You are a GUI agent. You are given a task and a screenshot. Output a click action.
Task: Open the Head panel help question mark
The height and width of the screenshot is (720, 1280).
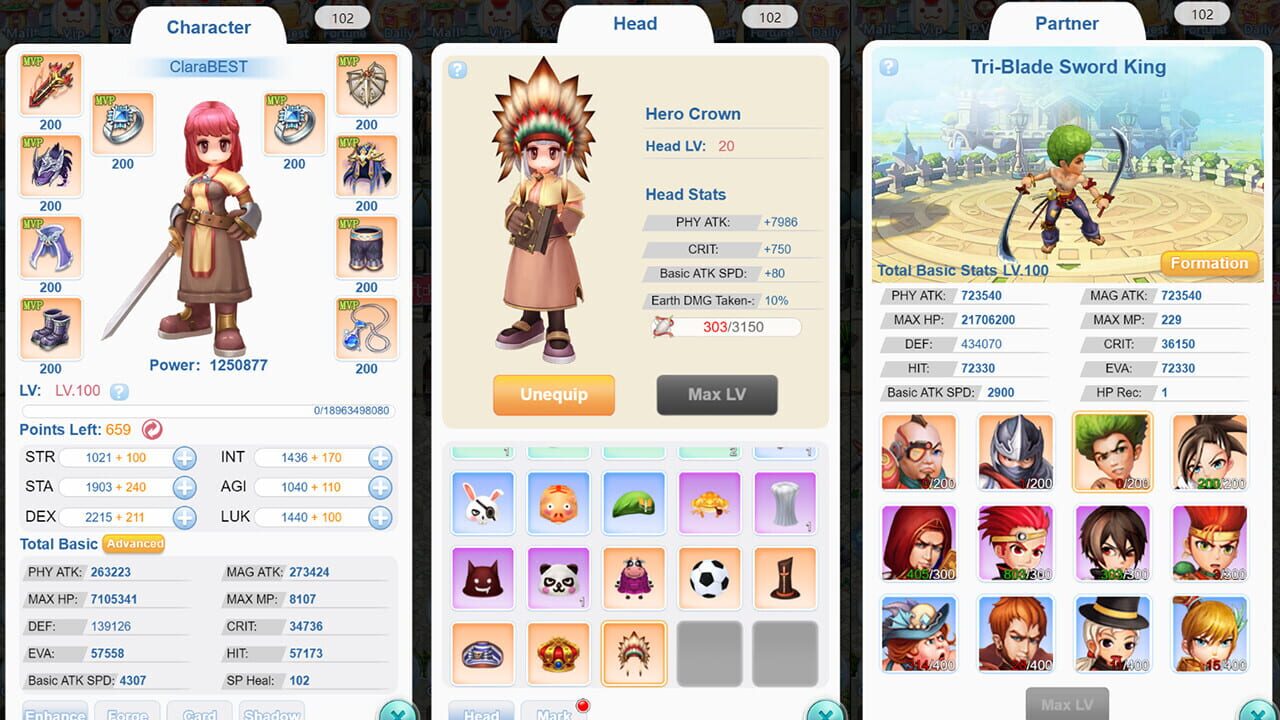tap(457, 70)
